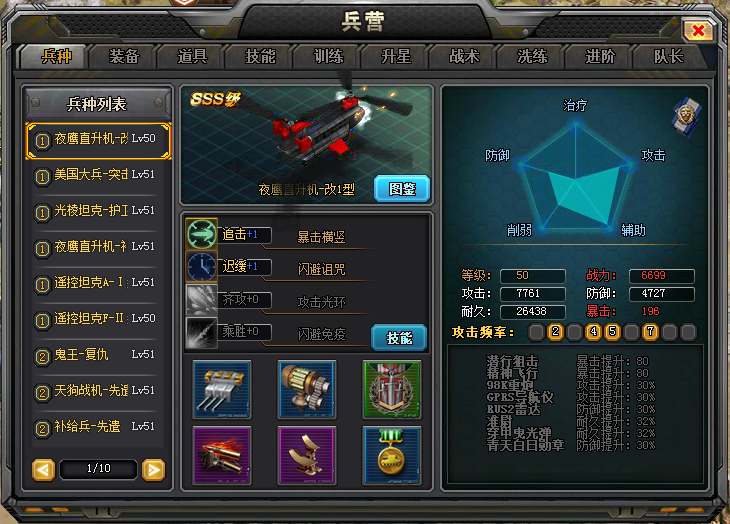The height and width of the screenshot is (524, 730).
Task: Go to the next unit list page
Action: coord(153,469)
